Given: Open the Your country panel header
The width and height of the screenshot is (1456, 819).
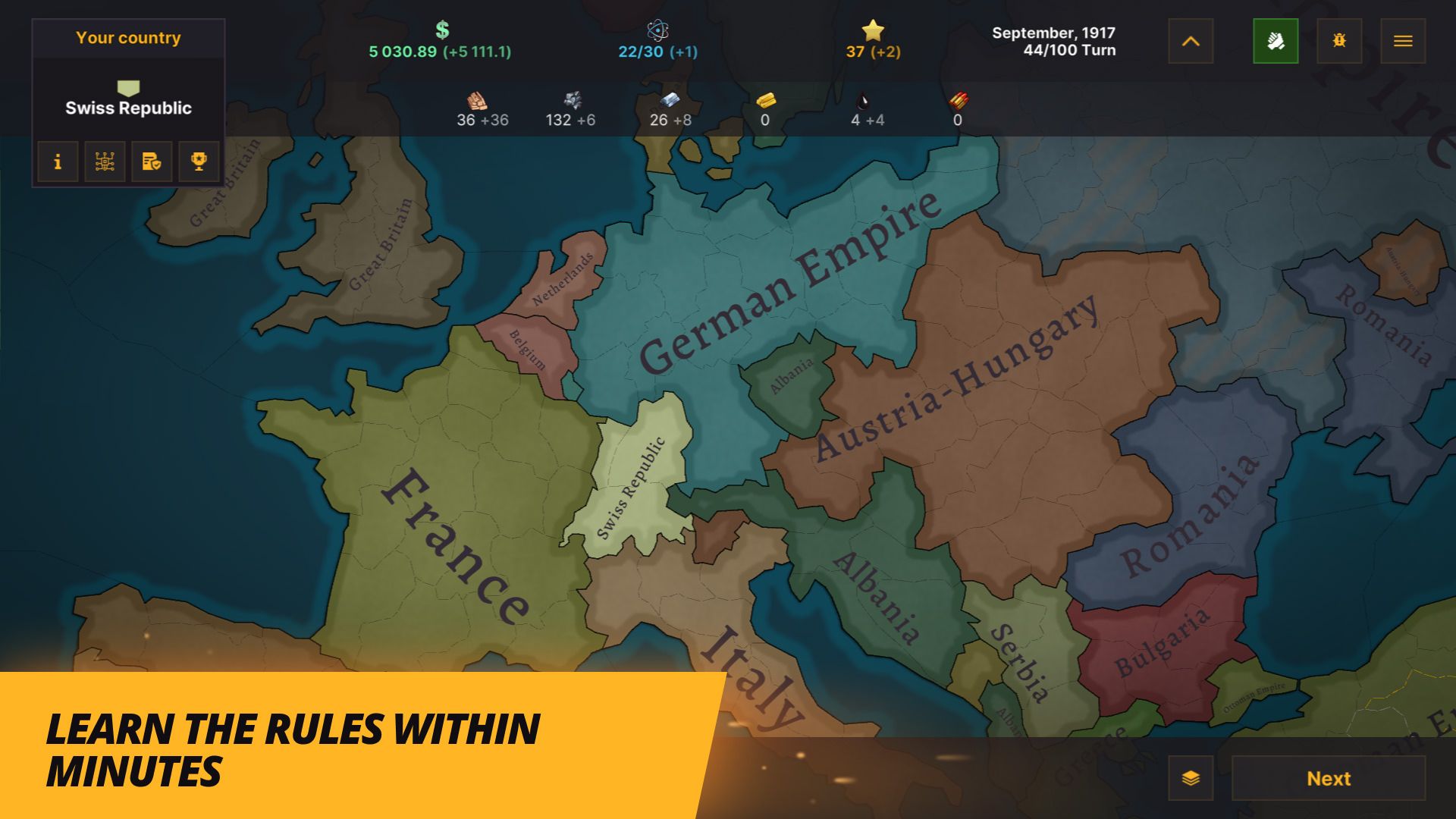Looking at the screenshot, I should pyautogui.click(x=128, y=37).
